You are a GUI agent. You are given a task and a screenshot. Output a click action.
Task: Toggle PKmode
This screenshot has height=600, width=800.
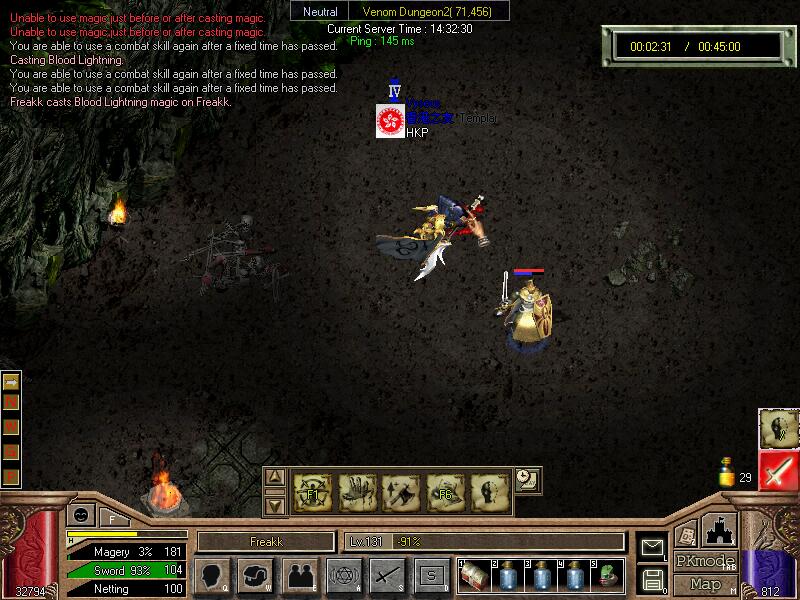(704, 561)
